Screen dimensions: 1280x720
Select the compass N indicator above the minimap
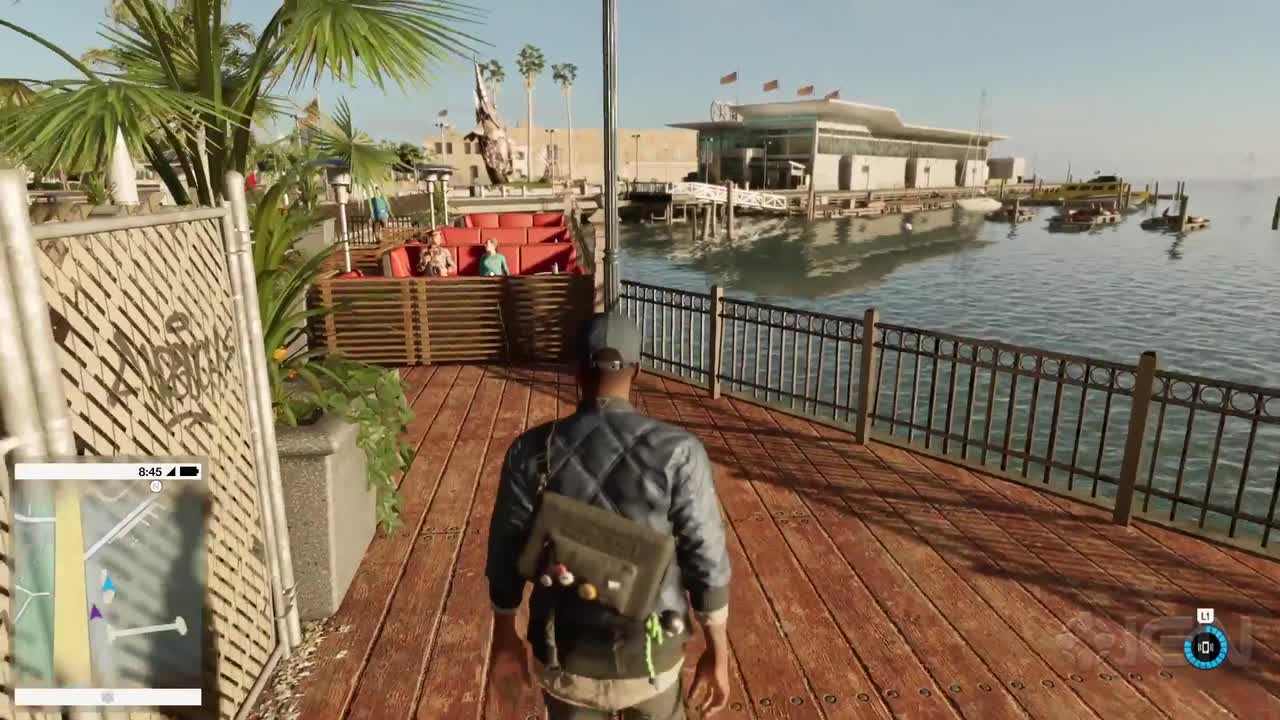coord(155,486)
